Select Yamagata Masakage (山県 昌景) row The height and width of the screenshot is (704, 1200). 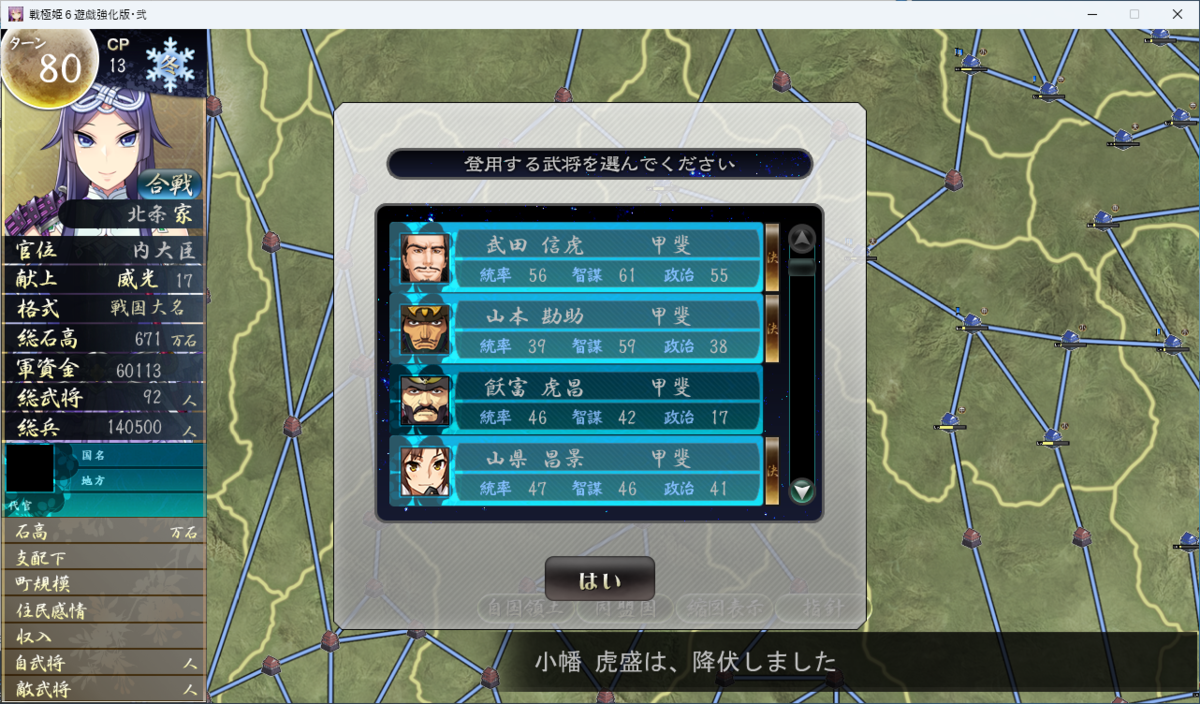coord(580,471)
